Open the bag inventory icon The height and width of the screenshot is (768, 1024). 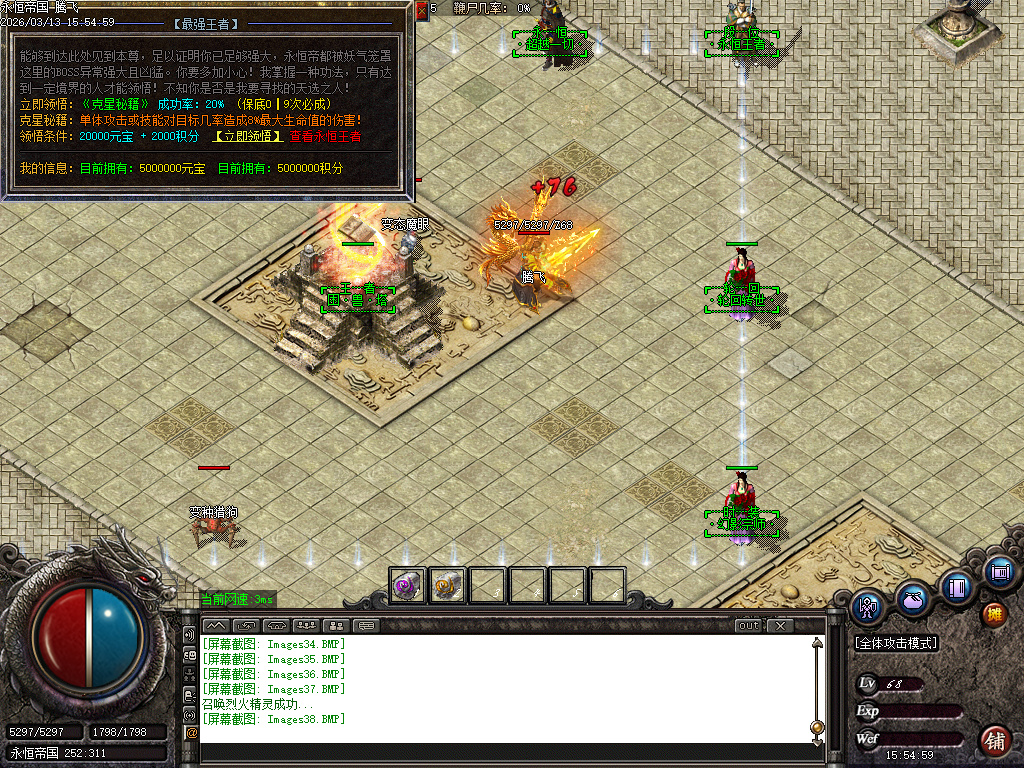click(x=912, y=599)
